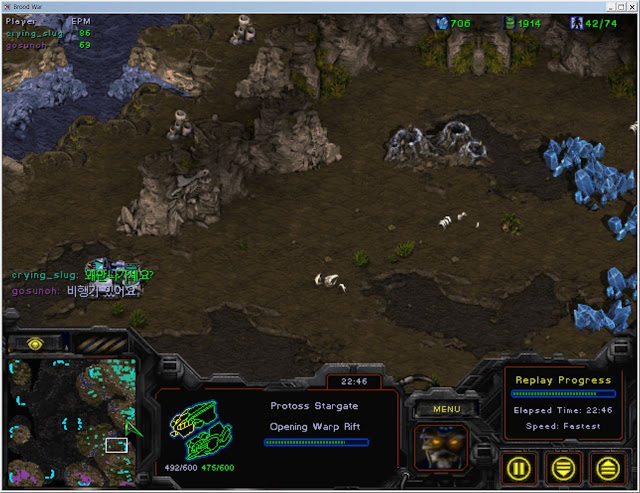The width and height of the screenshot is (640, 493).
Task: Select the Stargate wireframe in the status panel
Action: click(x=200, y=427)
